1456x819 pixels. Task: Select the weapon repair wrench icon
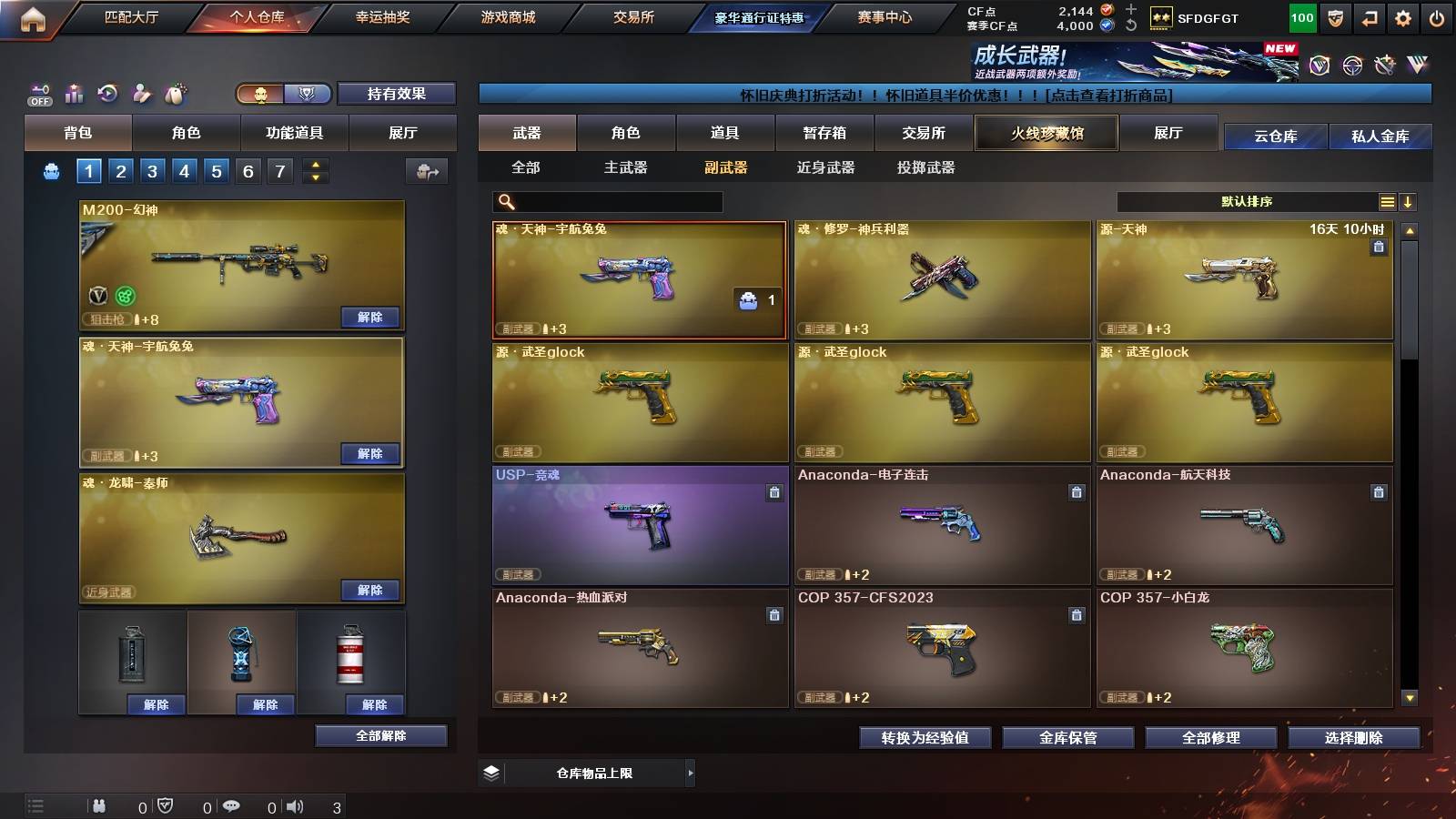click(141, 93)
